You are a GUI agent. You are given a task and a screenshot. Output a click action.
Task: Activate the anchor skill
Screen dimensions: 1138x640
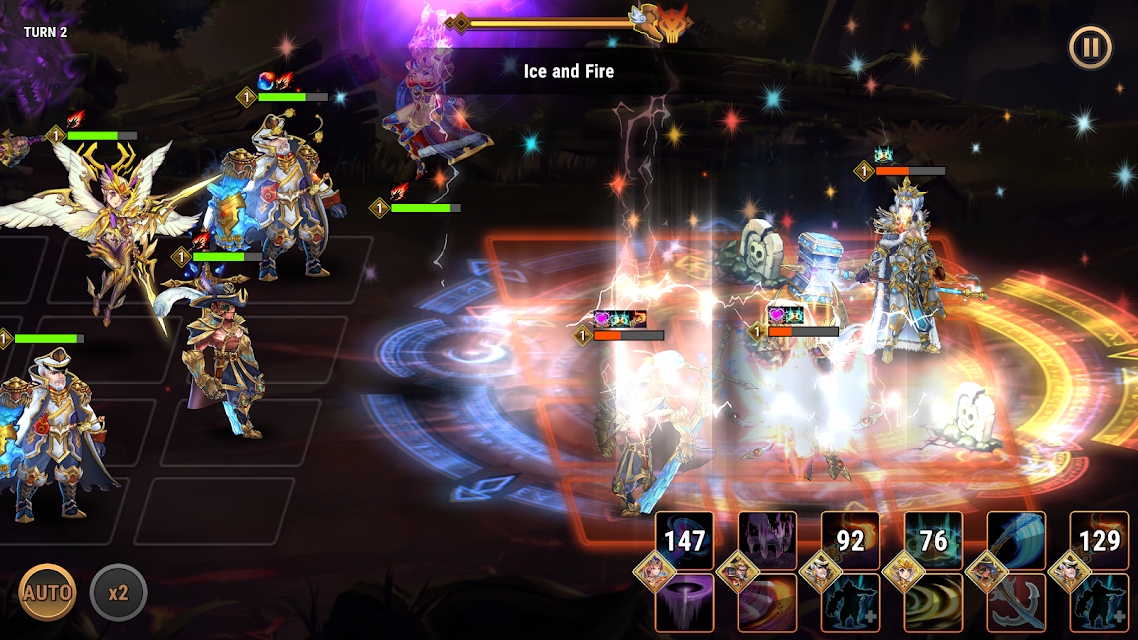(1017, 602)
